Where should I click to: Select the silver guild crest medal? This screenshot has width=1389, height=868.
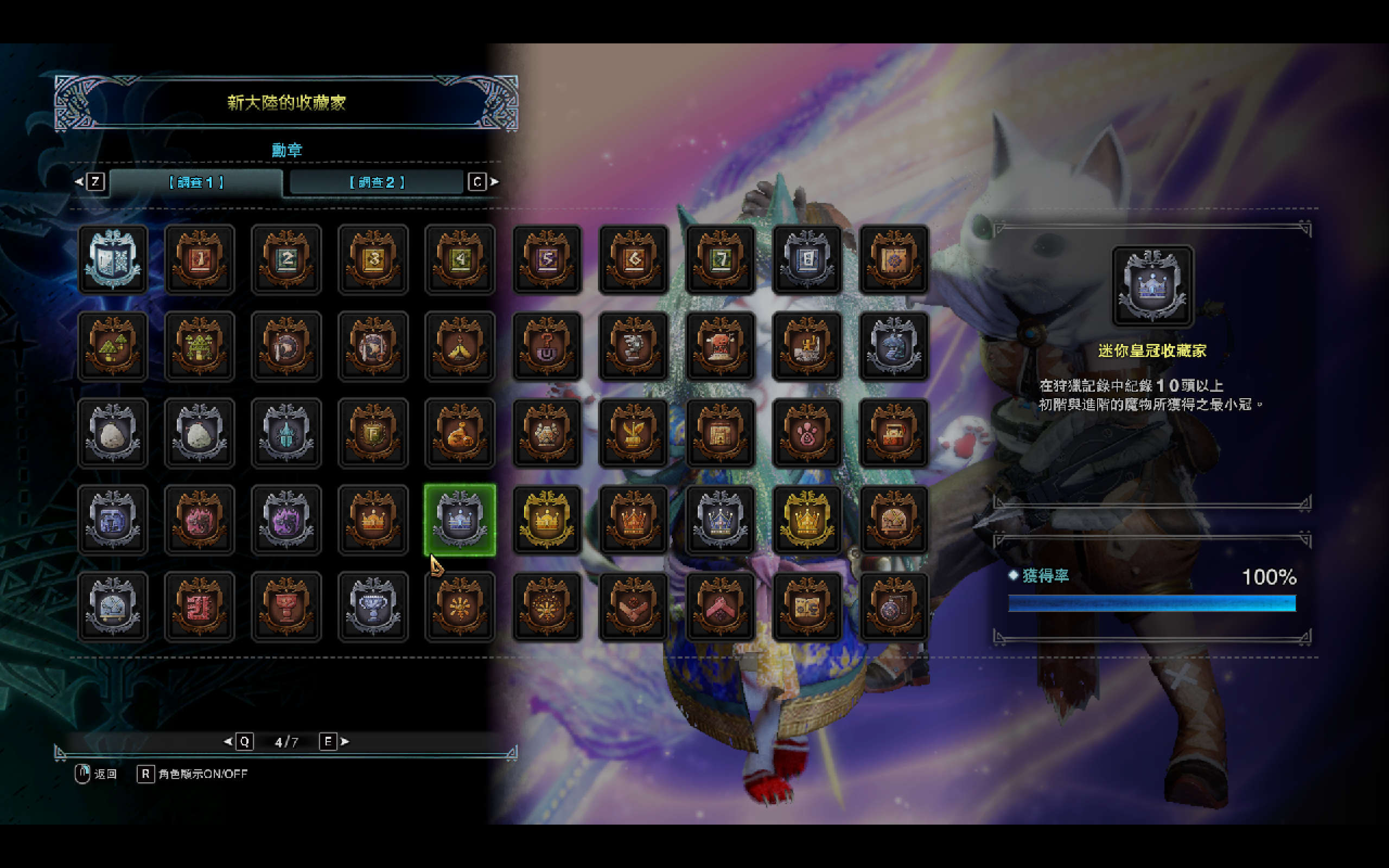[x=113, y=259]
